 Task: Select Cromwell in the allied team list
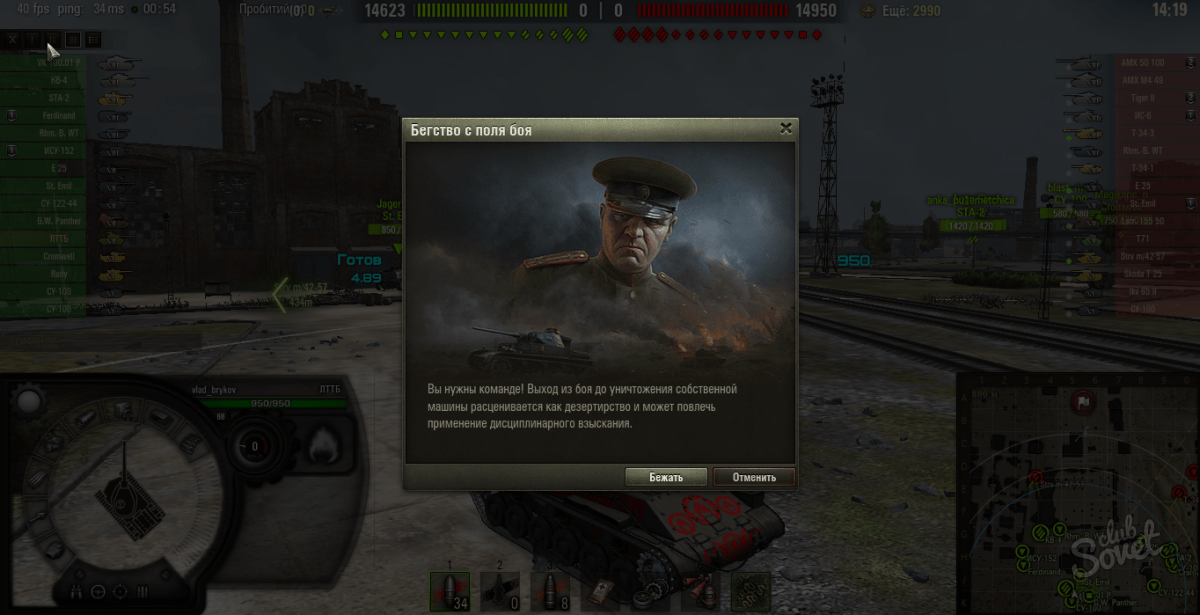click(60, 256)
